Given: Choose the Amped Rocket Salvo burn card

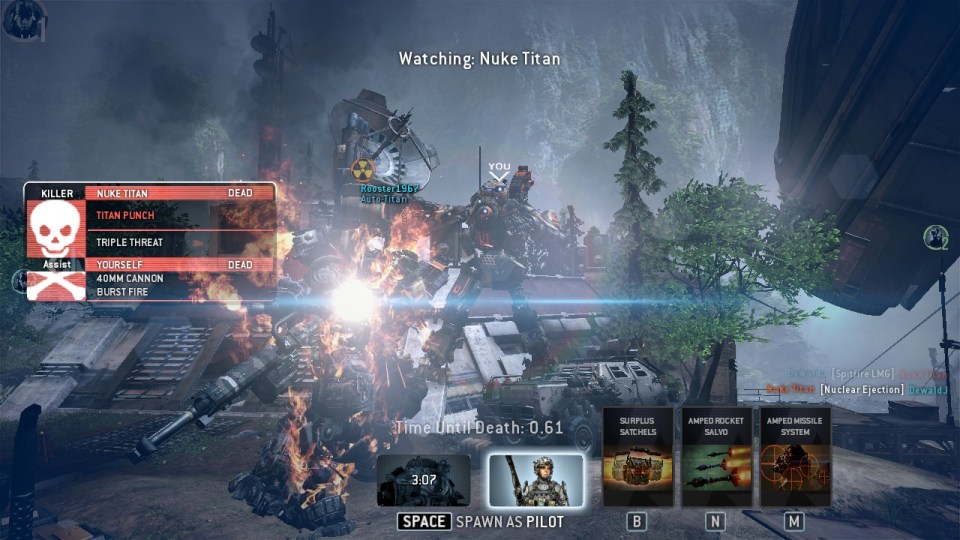Looking at the screenshot, I should tap(716, 456).
